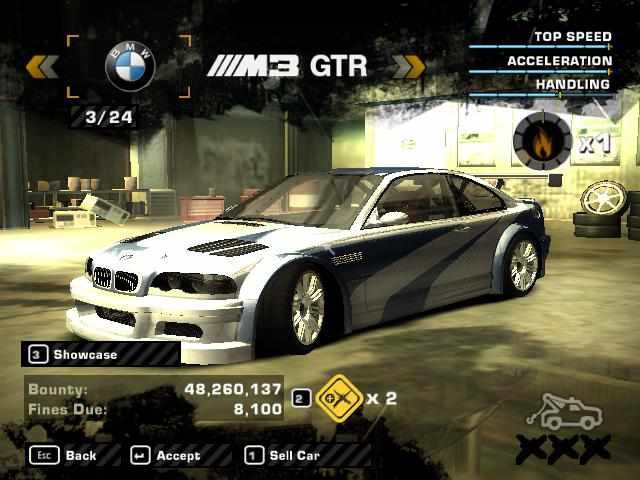Select the BMW manufacturer logo
This screenshot has width=640, height=480.
click(x=131, y=67)
